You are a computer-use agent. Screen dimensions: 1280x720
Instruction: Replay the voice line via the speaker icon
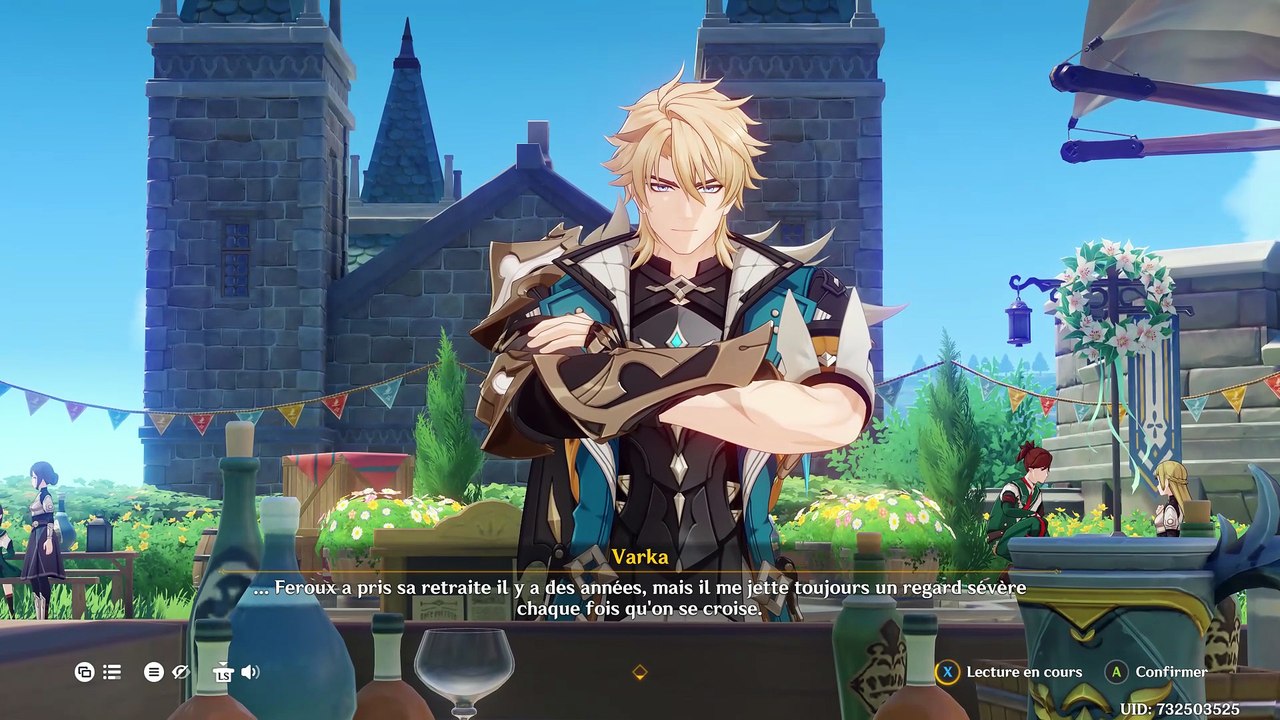coord(250,672)
